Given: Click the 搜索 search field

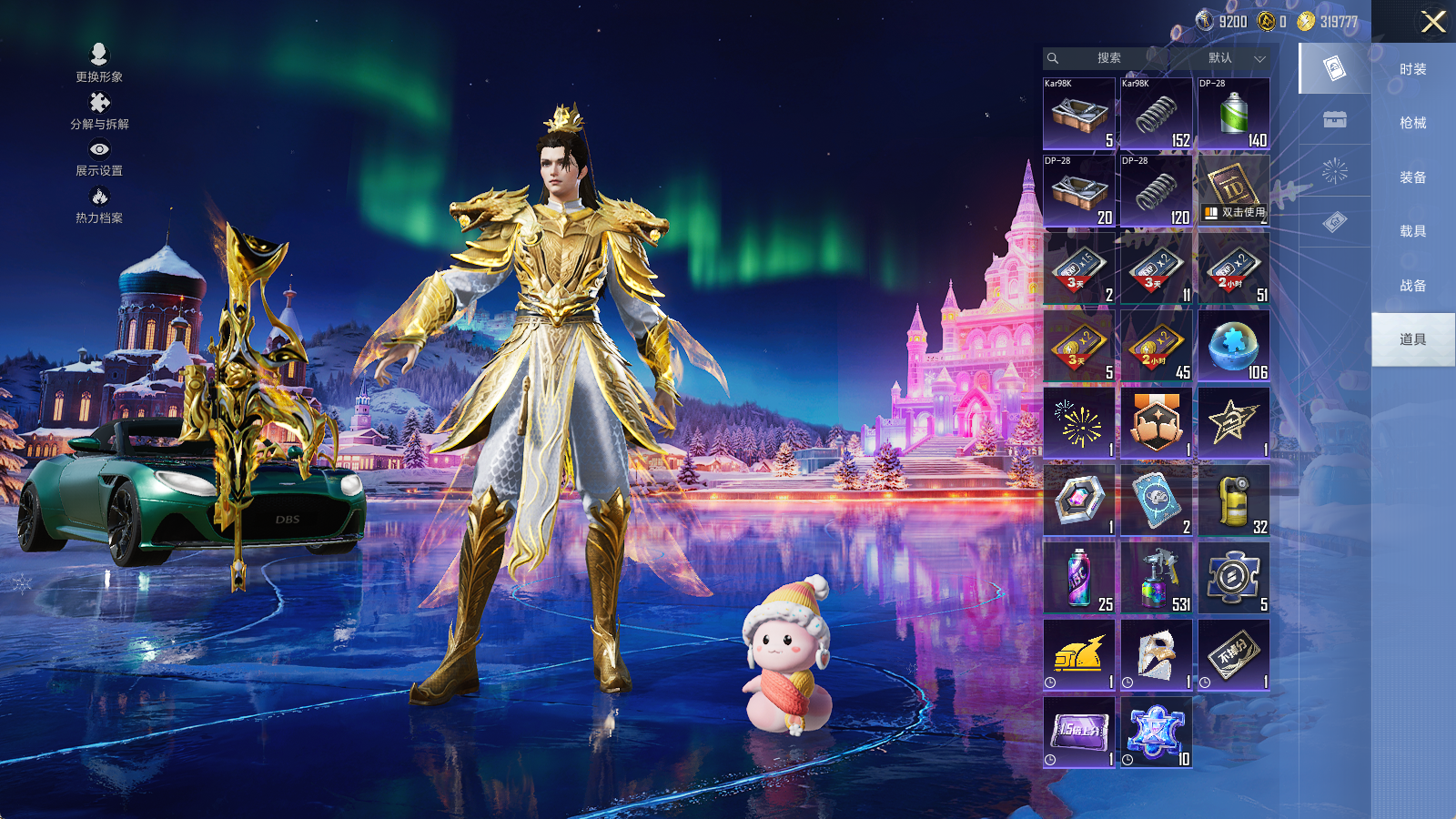Looking at the screenshot, I should coord(1107,58).
